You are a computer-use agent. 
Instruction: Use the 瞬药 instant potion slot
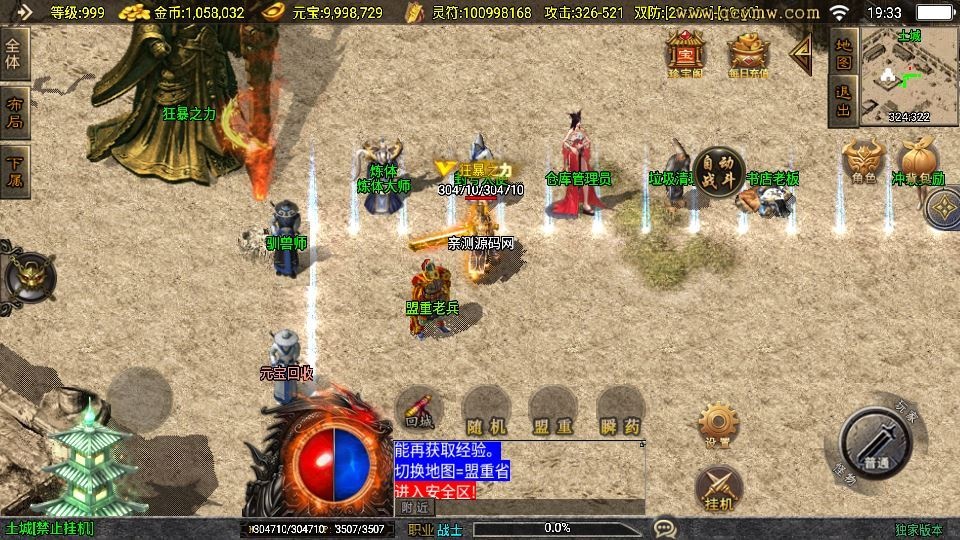pyautogui.click(x=620, y=411)
